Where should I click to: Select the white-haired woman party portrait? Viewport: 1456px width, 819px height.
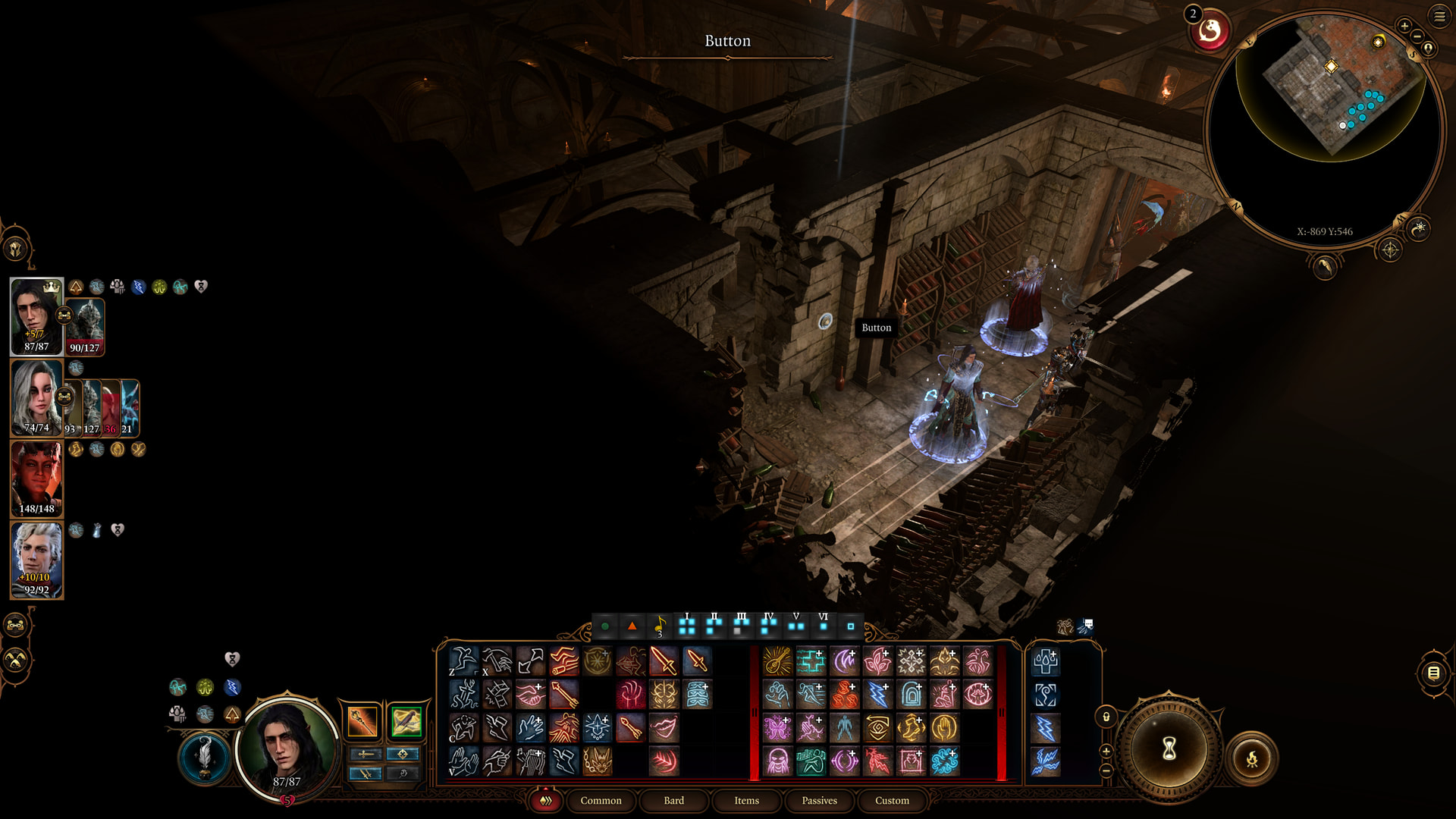36,397
